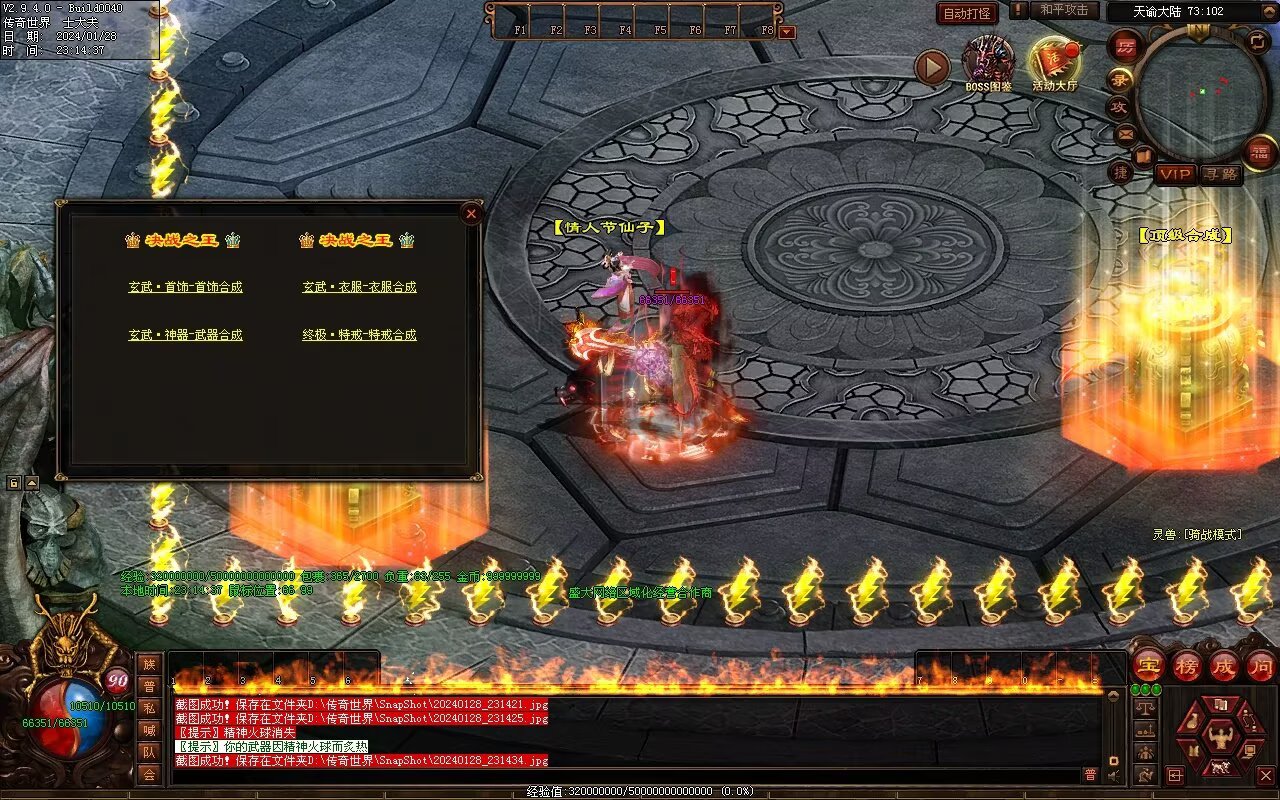Choose 玄武·首饰-首饰合成 option
The width and height of the screenshot is (1280, 800).
185,287
